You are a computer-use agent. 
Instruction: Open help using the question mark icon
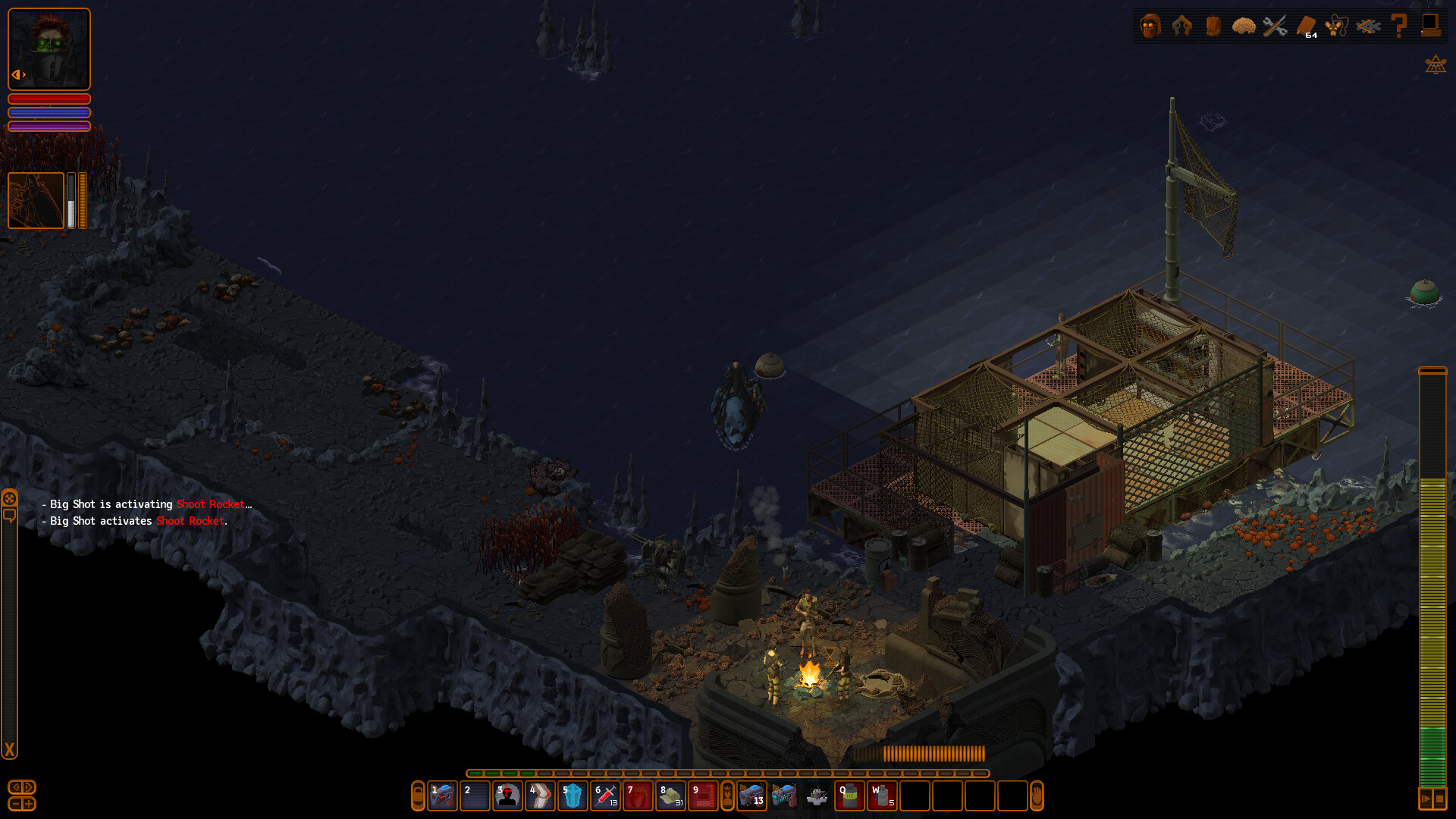[x=1399, y=25]
